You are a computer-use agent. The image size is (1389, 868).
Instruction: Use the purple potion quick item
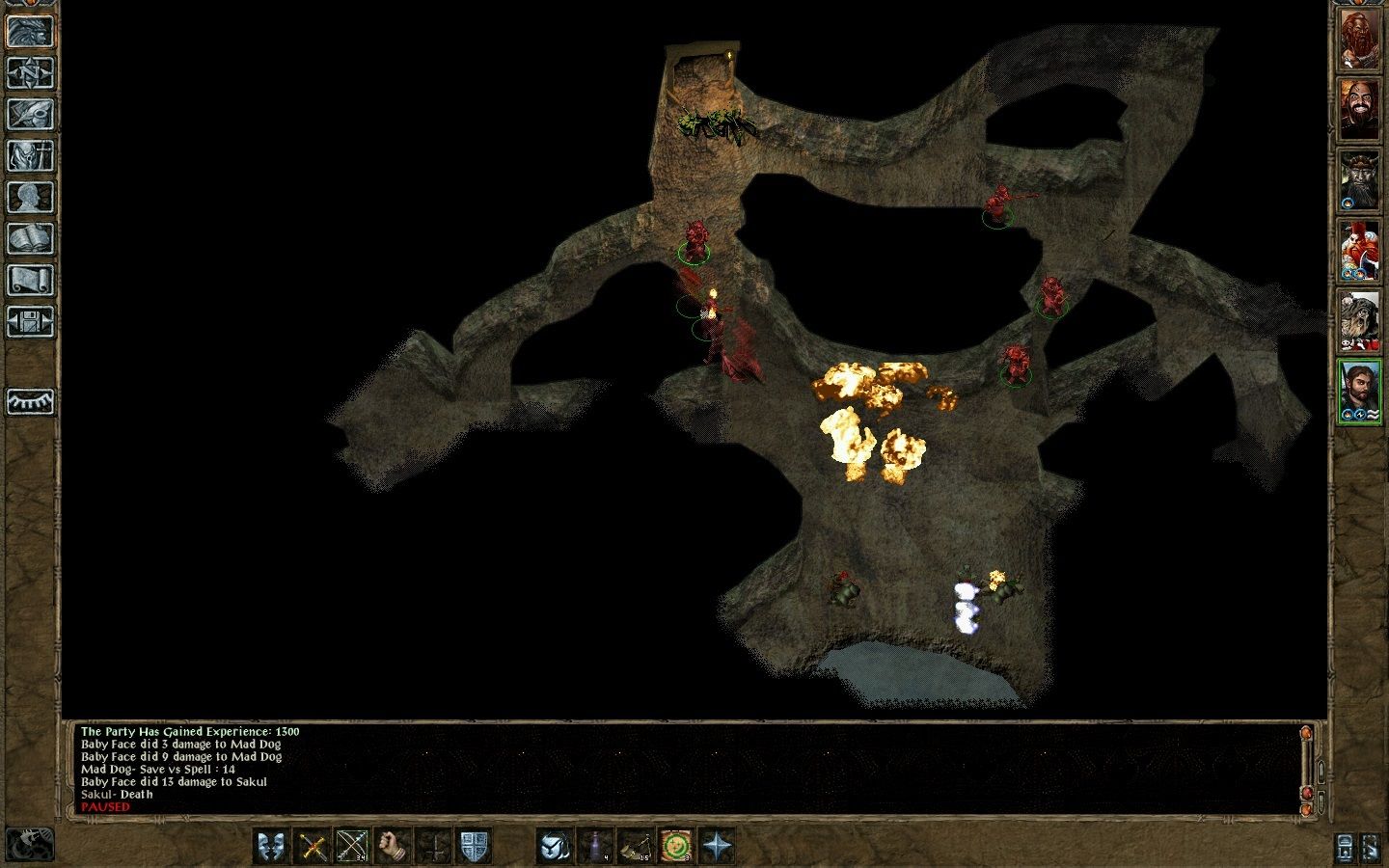[595, 846]
